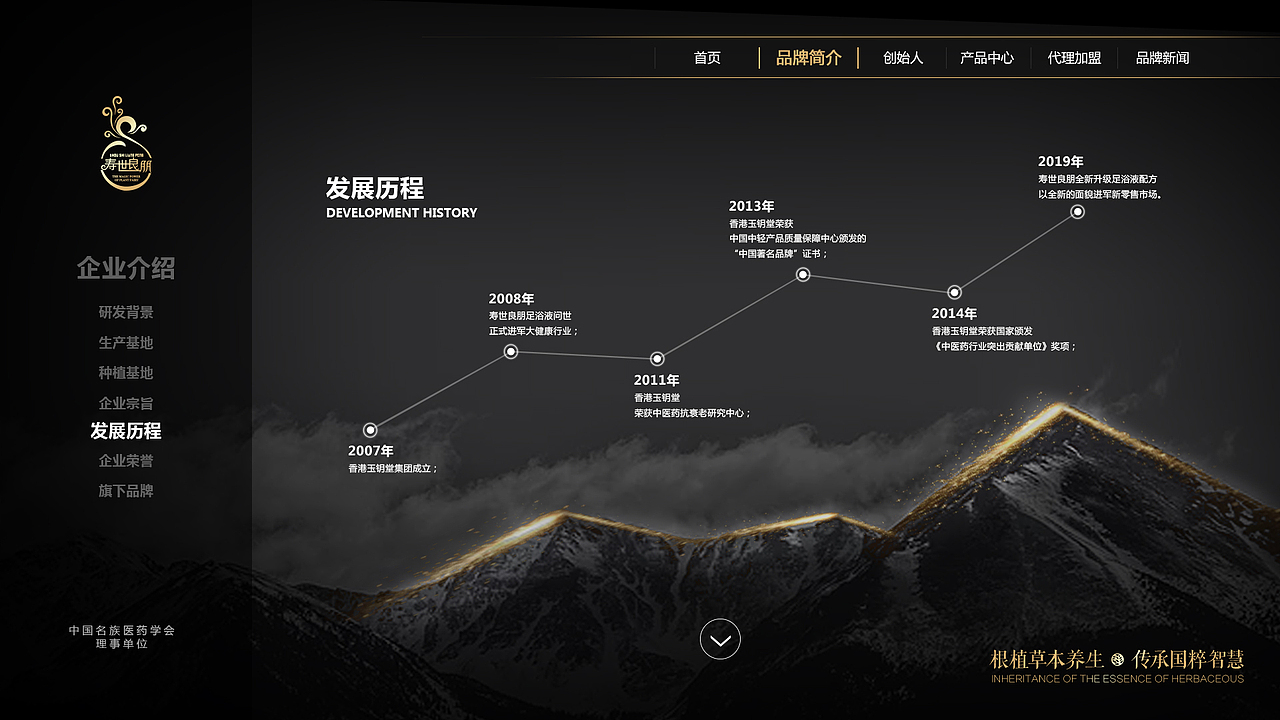Open the down arrow scroll indicator
The image size is (1280, 720).
(x=720, y=639)
